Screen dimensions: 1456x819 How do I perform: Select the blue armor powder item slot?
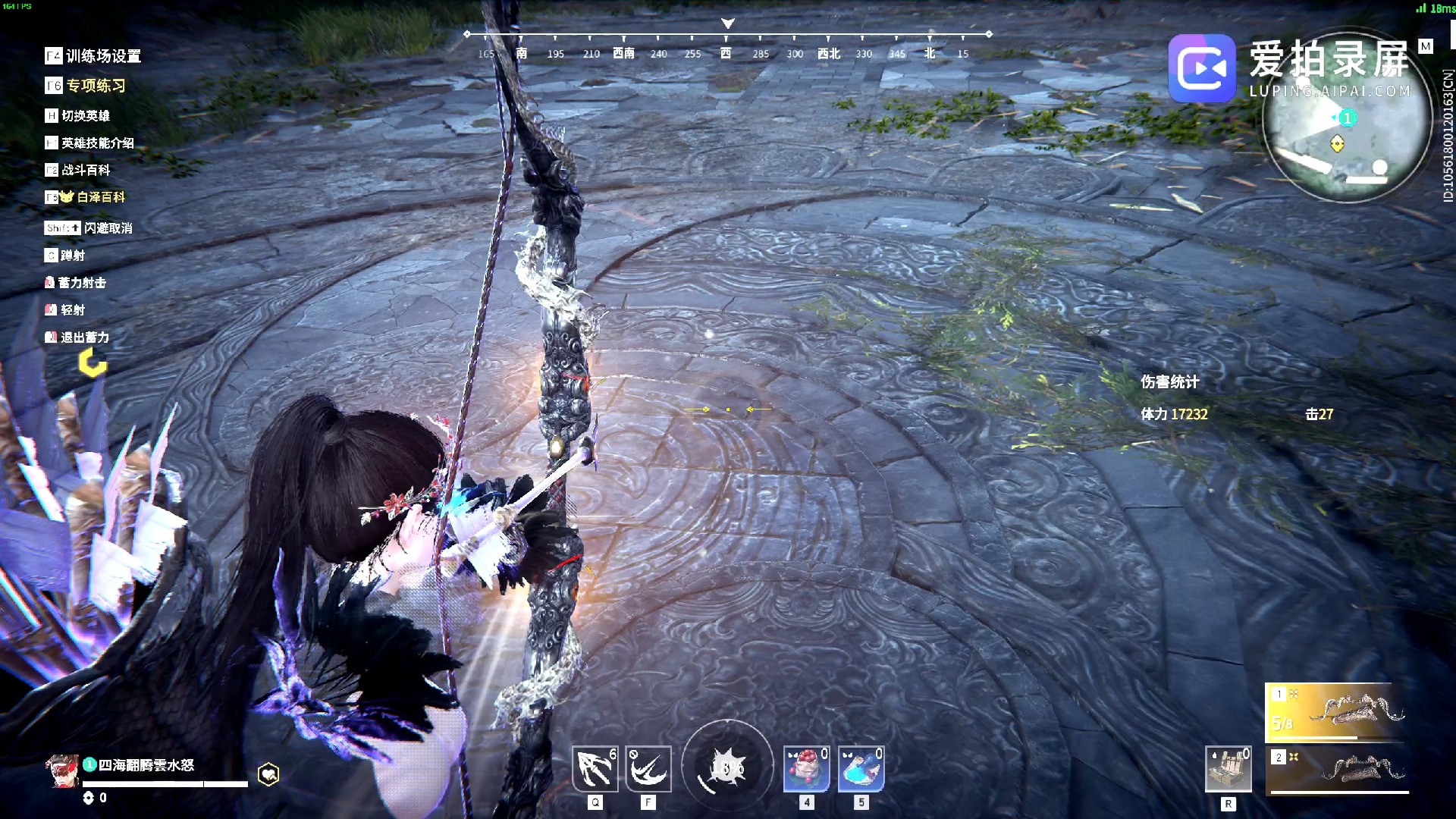(x=861, y=769)
